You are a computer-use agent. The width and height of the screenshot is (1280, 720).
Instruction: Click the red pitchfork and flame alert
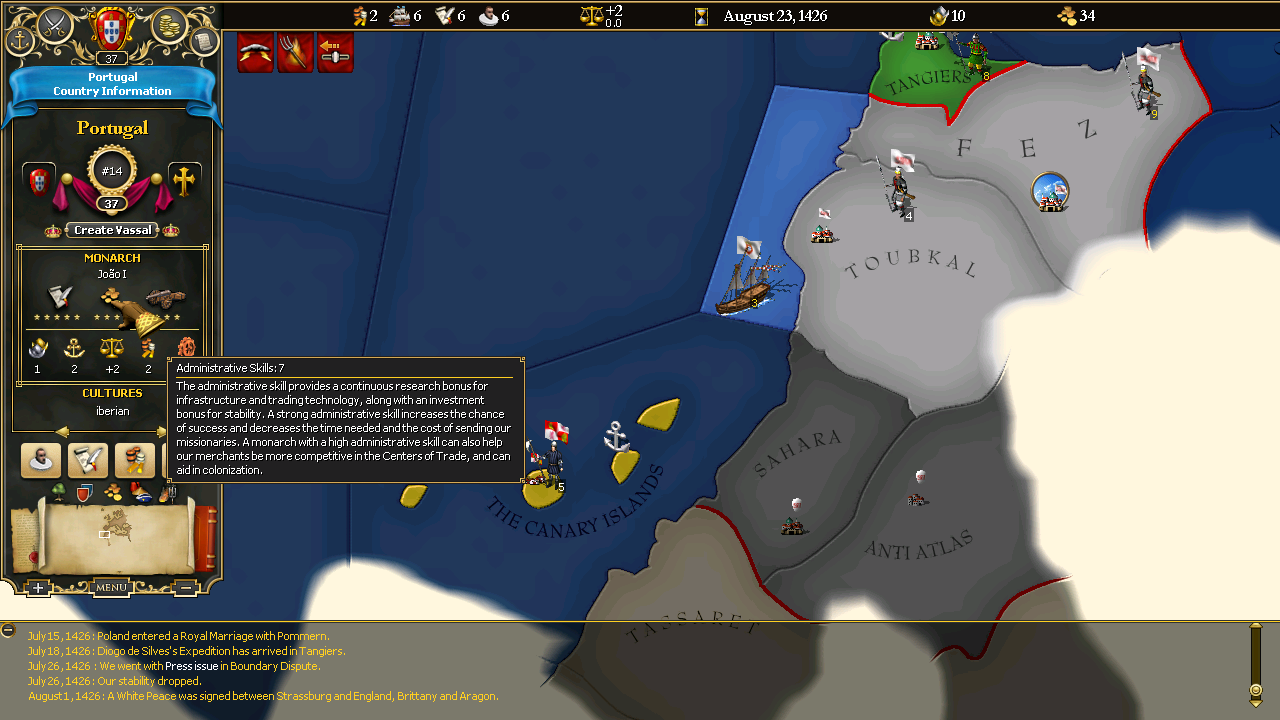(296, 52)
